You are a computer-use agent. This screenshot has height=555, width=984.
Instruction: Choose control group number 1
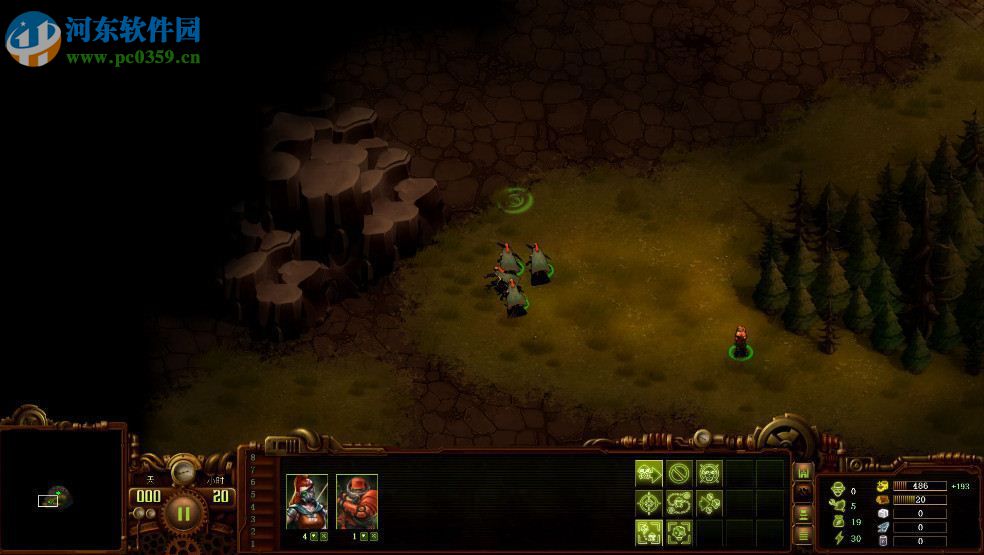253,542
